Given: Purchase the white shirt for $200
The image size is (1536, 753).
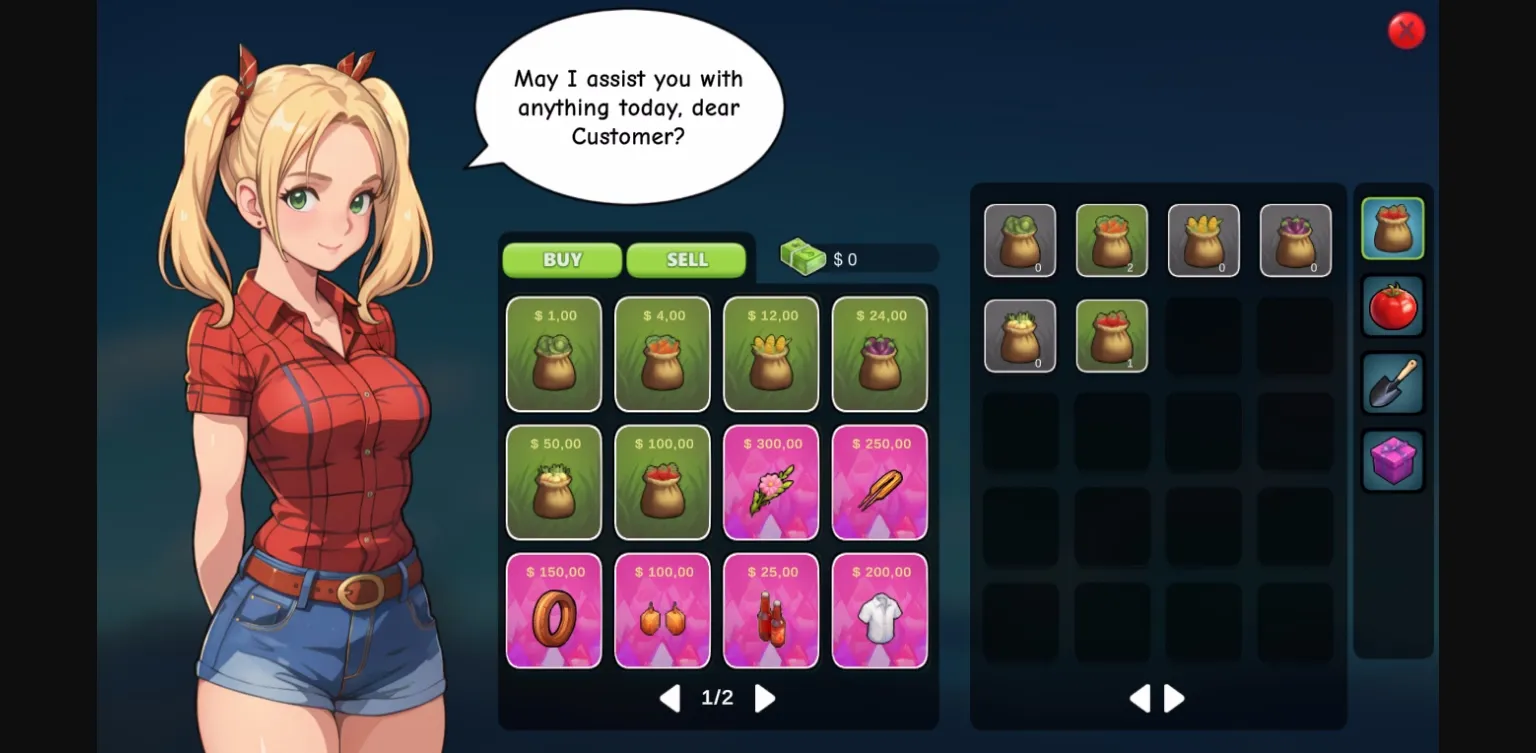Looking at the screenshot, I should (879, 611).
